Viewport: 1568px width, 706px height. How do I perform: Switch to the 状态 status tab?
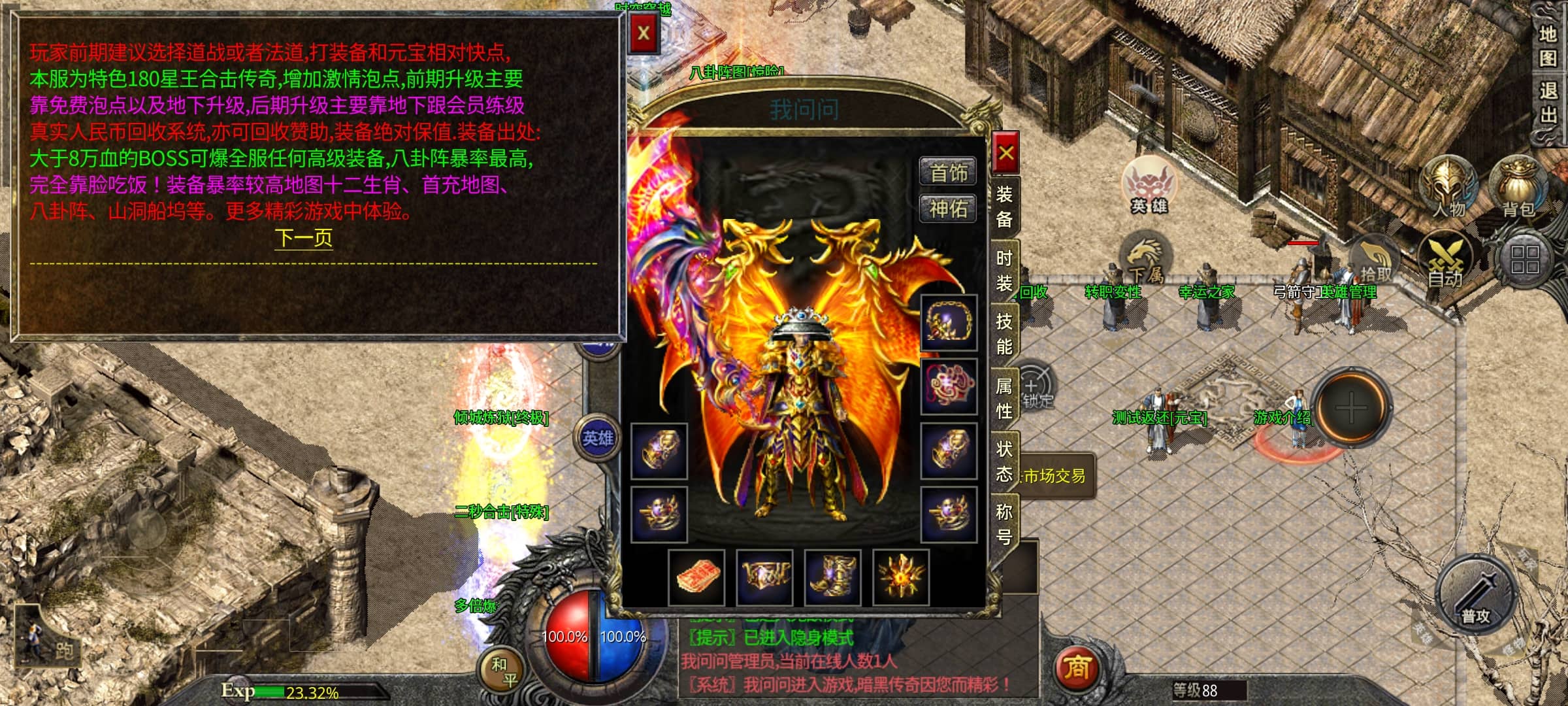tap(1004, 461)
